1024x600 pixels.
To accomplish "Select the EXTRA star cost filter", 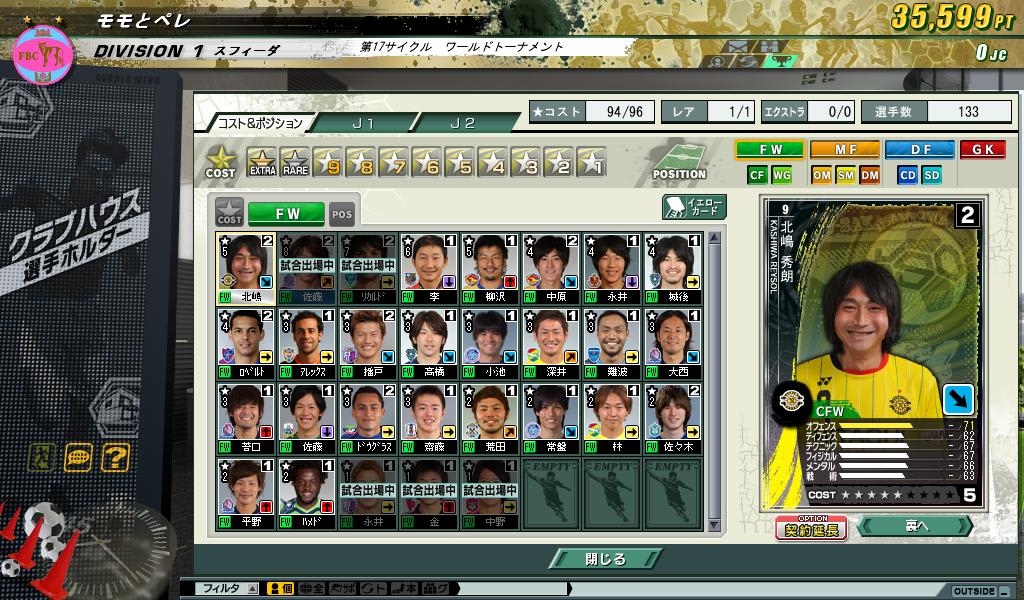I will click(x=262, y=162).
